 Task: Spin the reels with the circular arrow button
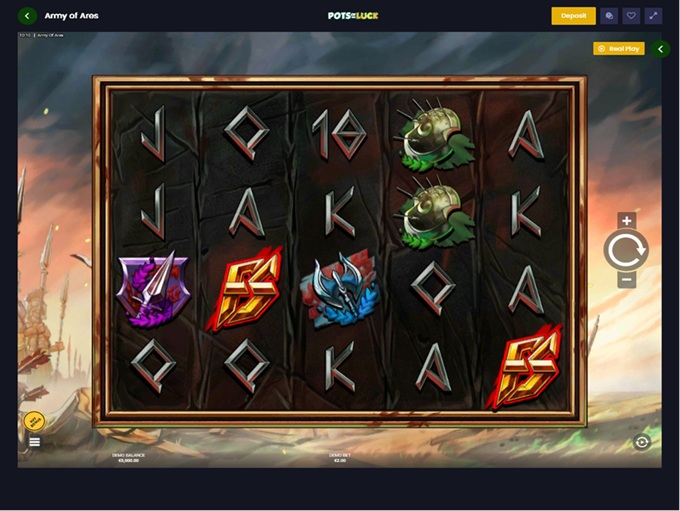point(626,250)
